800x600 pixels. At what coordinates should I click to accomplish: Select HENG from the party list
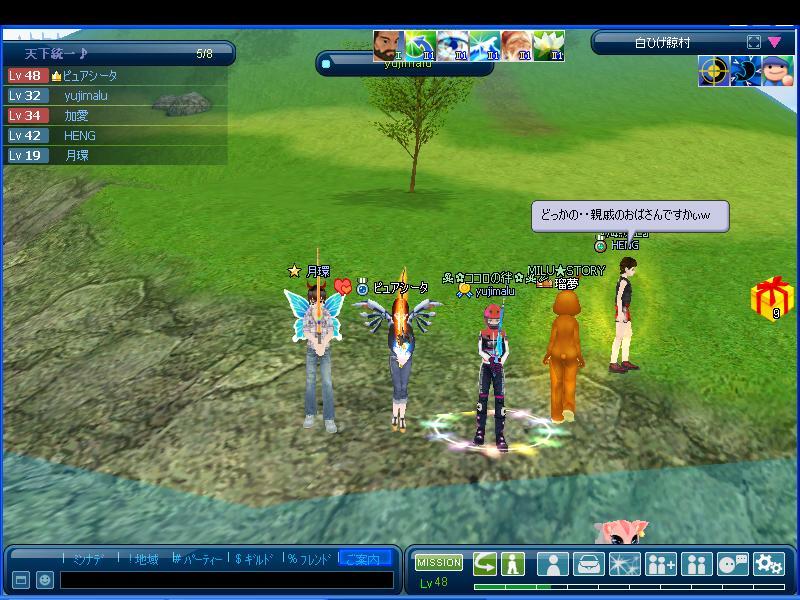[x=80, y=136]
